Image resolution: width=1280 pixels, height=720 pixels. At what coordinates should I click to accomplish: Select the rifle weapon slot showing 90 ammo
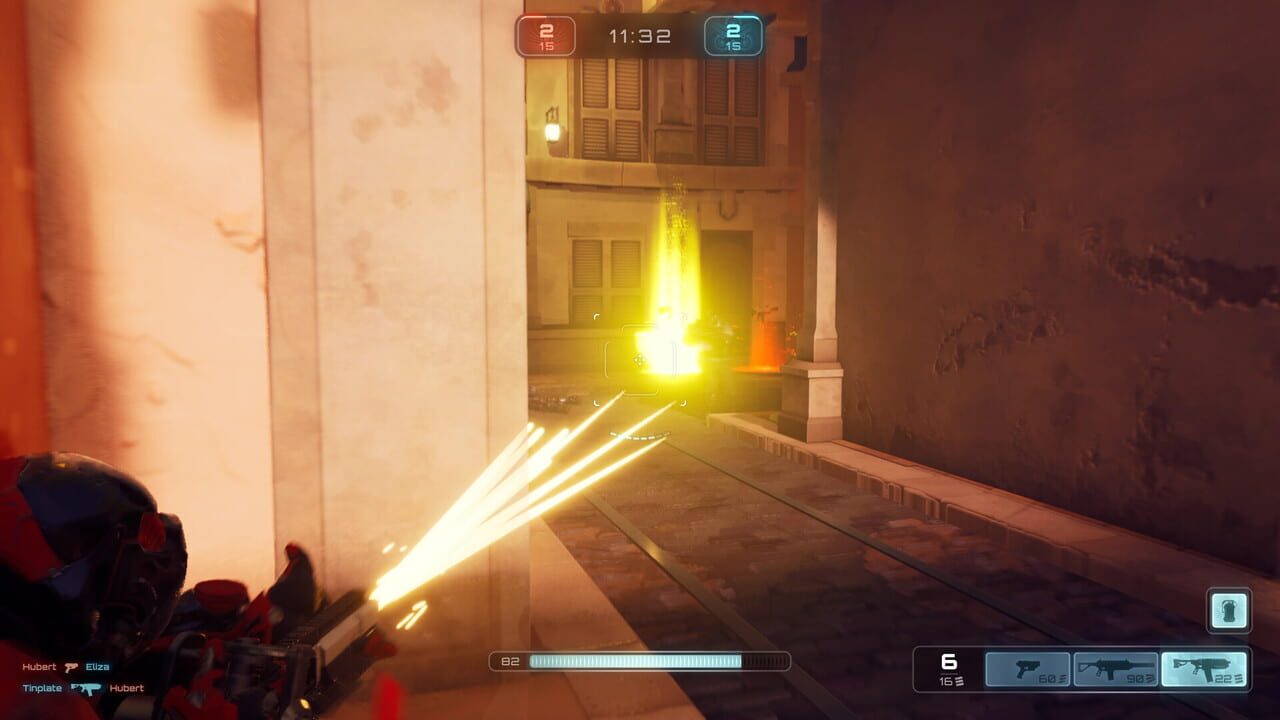coord(1115,668)
